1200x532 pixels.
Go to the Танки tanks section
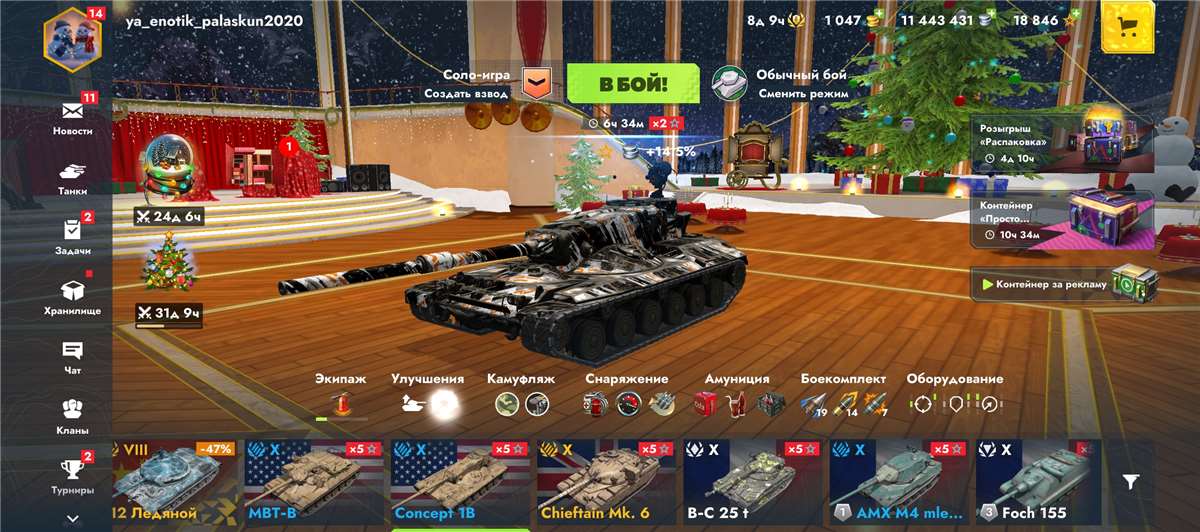72,177
